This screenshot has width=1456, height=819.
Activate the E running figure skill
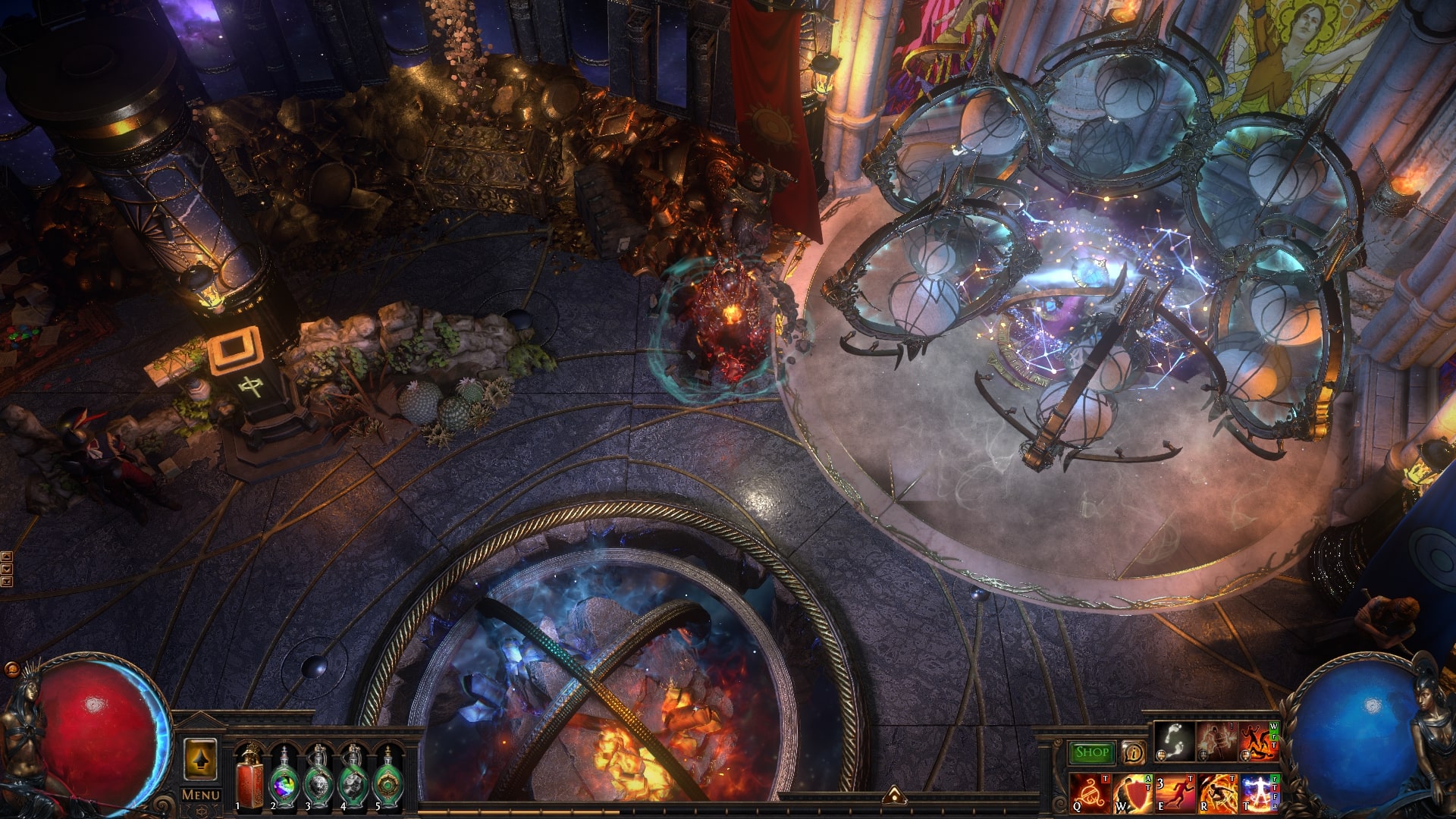(1174, 793)
